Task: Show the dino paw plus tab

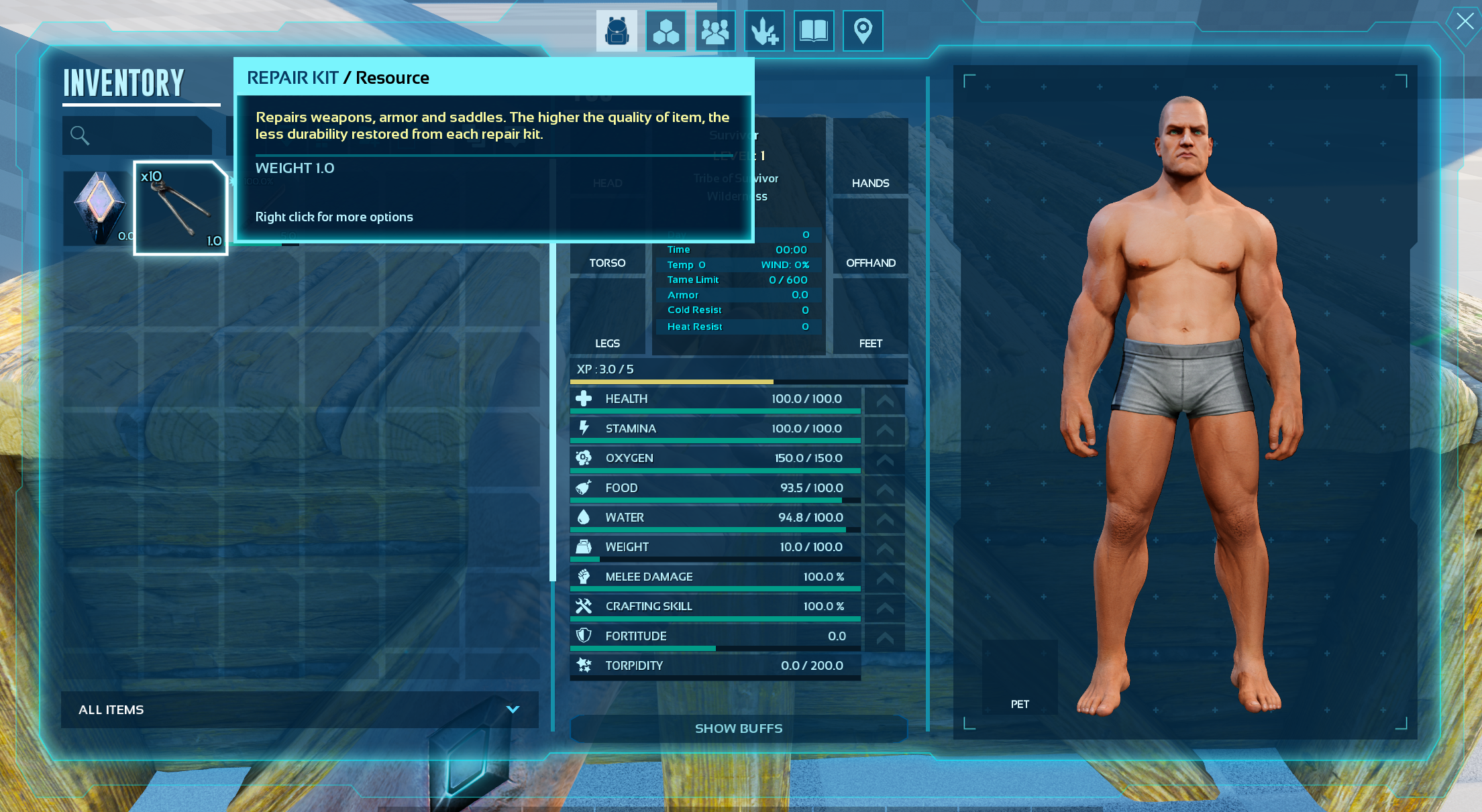Action: point(764,31)
